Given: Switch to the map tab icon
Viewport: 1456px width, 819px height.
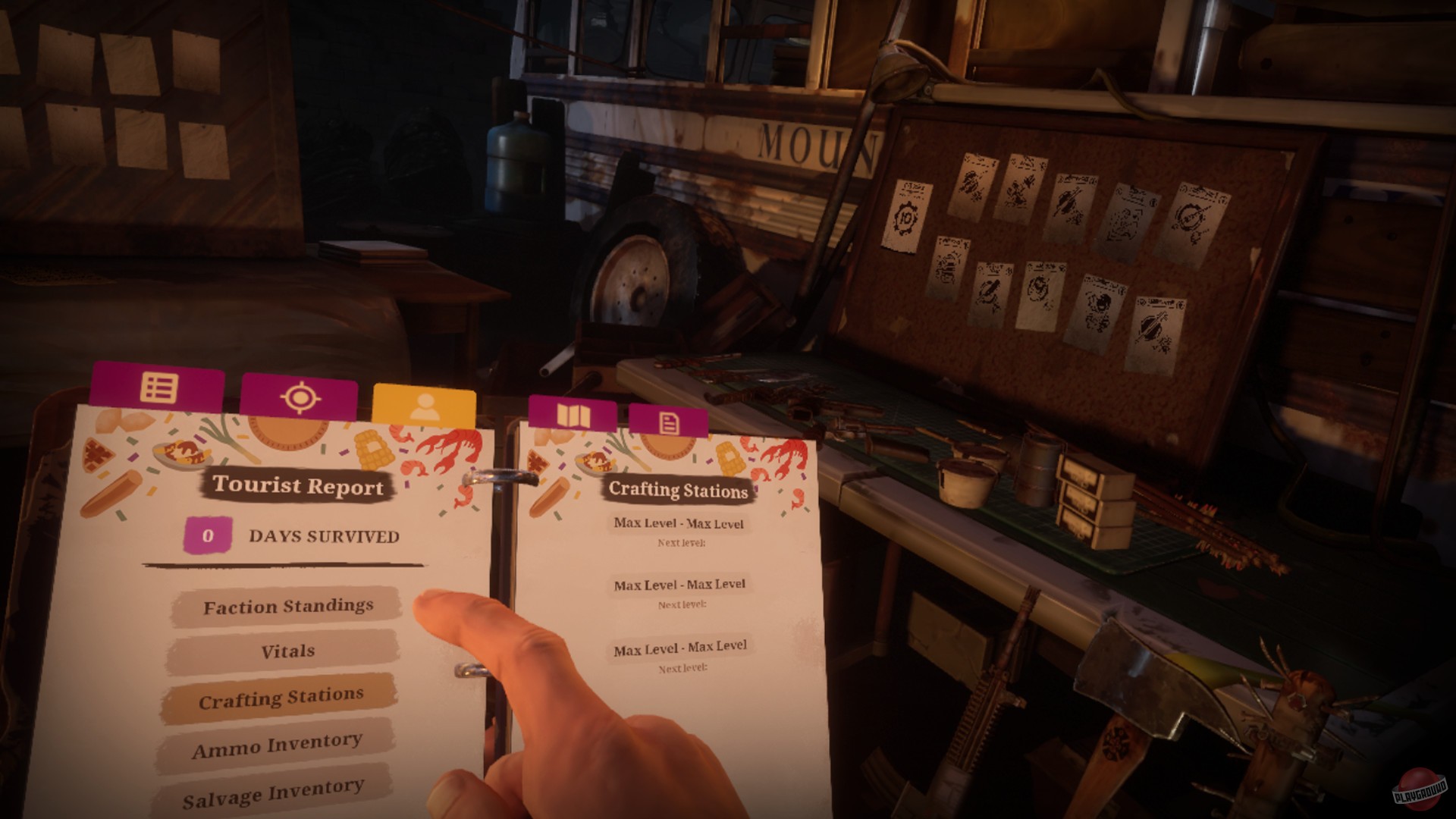Looking at the screenshot, I should coord(575,417).
